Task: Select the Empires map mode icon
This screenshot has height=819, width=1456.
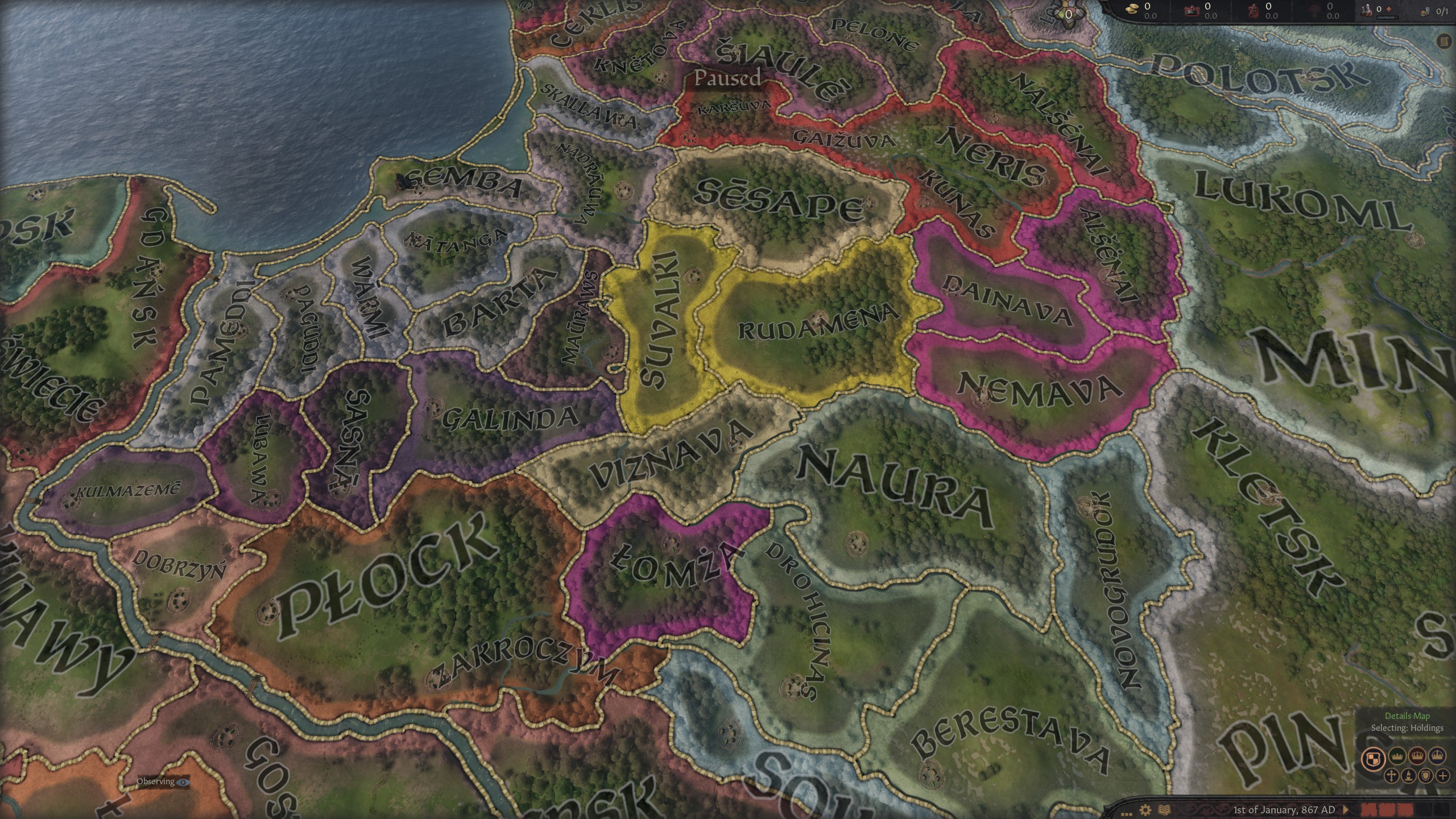Action: pos(1437,755)
